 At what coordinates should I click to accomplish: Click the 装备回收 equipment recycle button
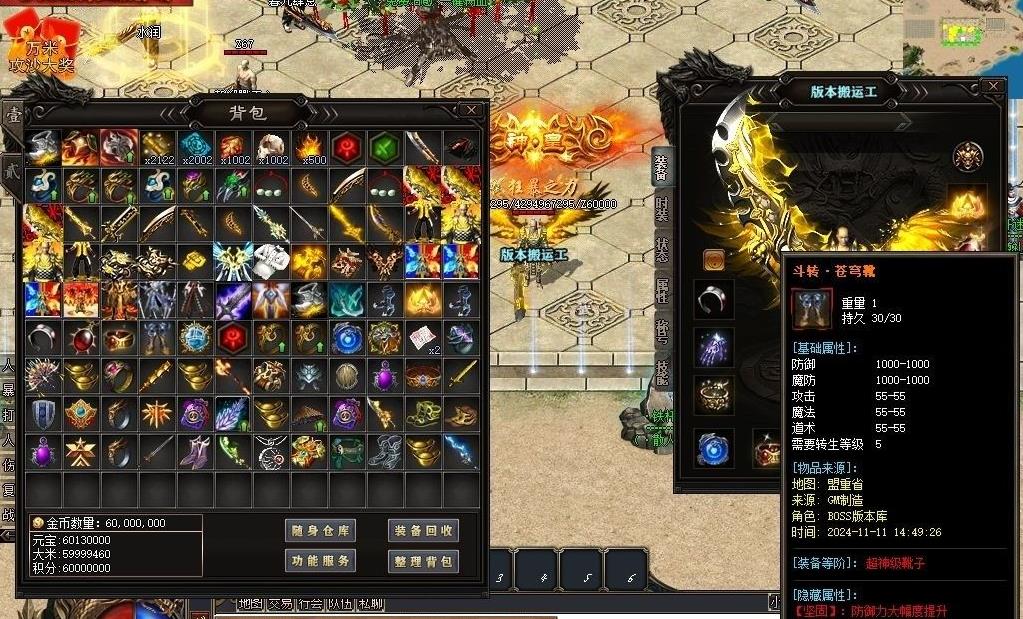[x=423, y=531]
